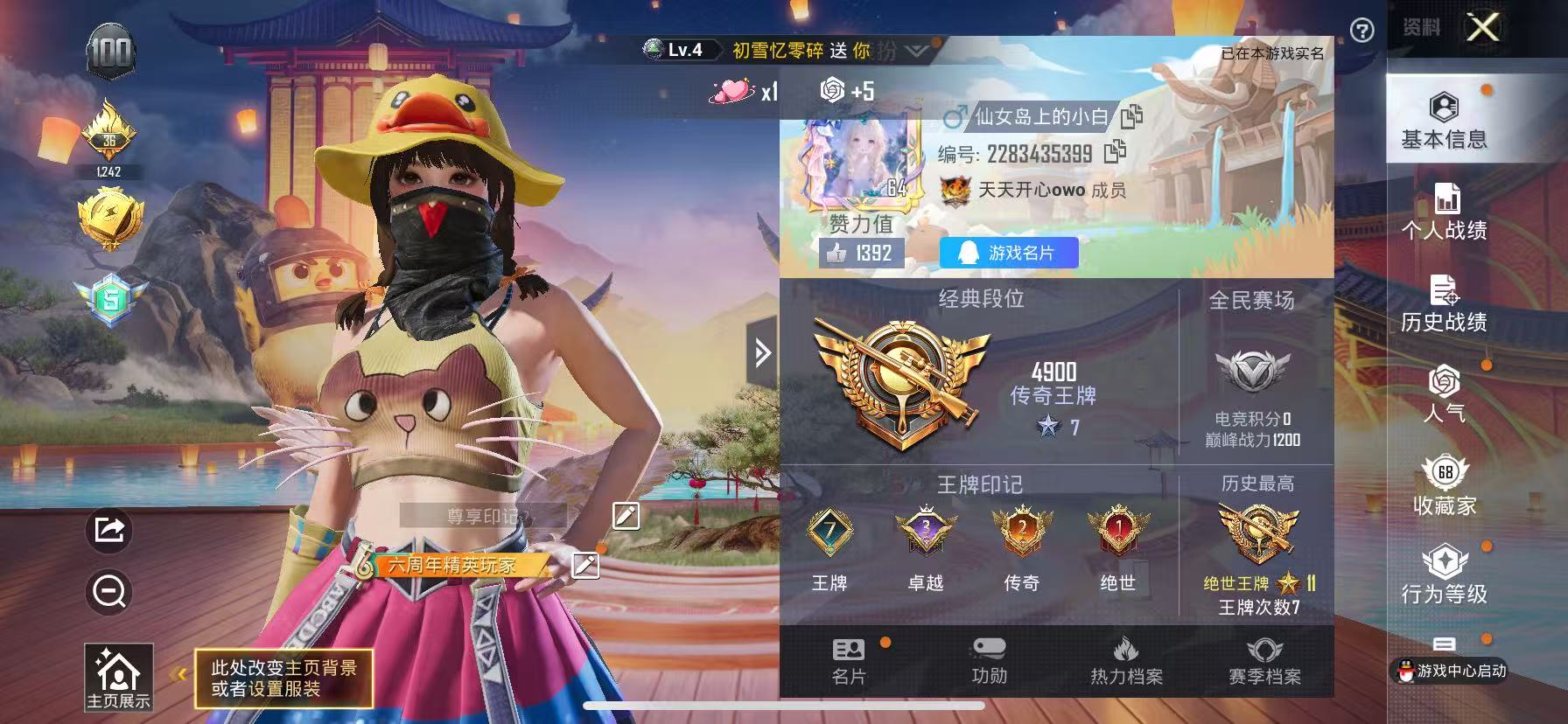Click the magnifier zoom-out icon
1568x724 pixels.
click(x=108, y=592)
